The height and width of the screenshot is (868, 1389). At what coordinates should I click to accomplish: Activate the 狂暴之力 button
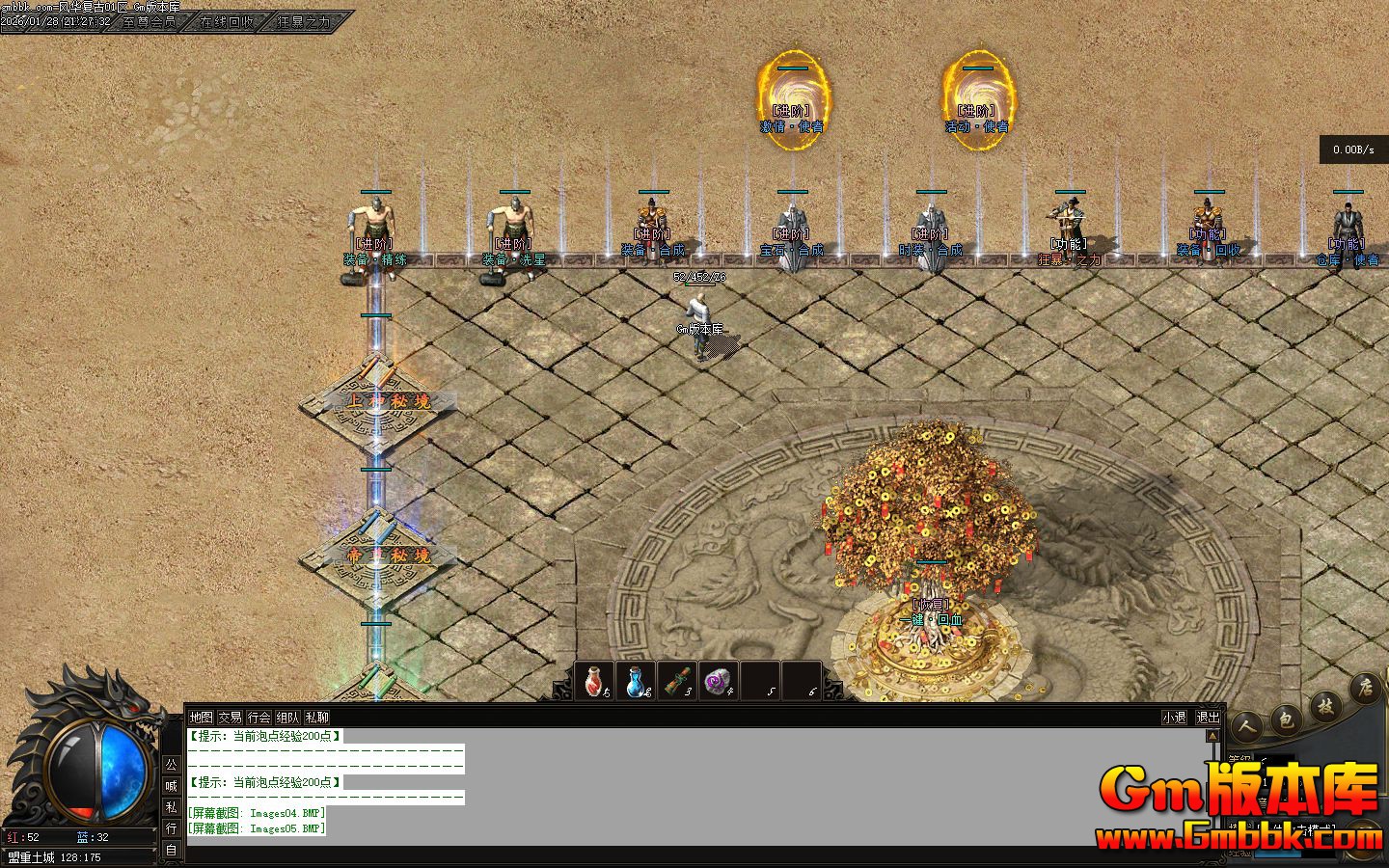click(x=305, y=21)
